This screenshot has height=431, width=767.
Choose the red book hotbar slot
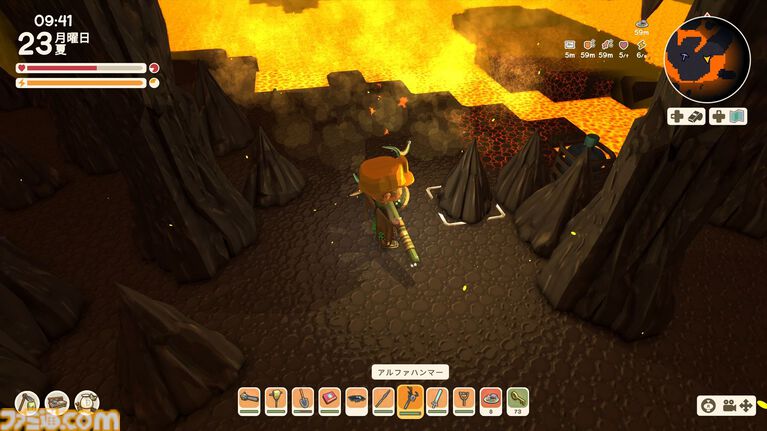(x=330, y=401)
